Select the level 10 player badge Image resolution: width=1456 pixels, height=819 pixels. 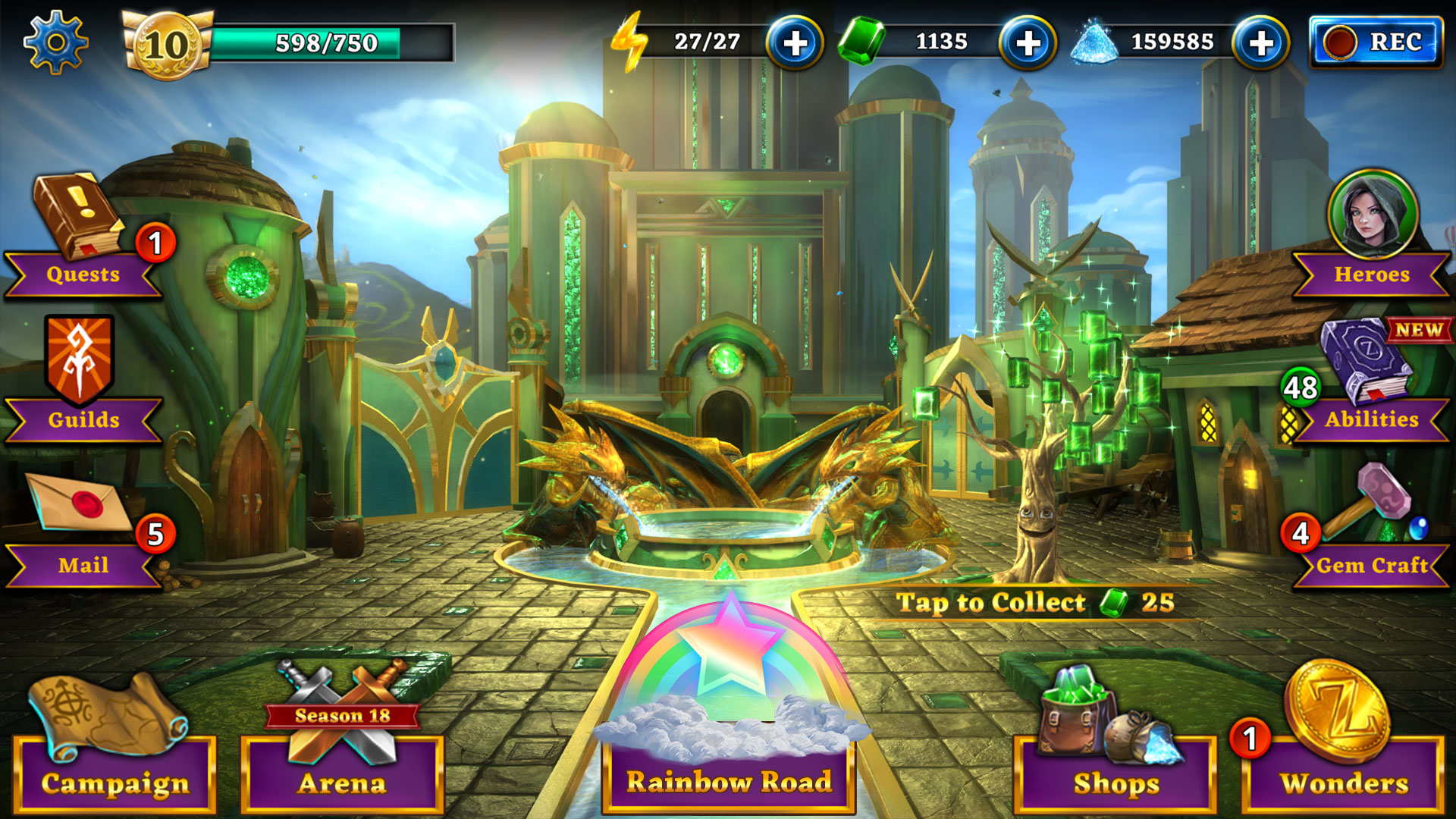(x=166, y=45)
